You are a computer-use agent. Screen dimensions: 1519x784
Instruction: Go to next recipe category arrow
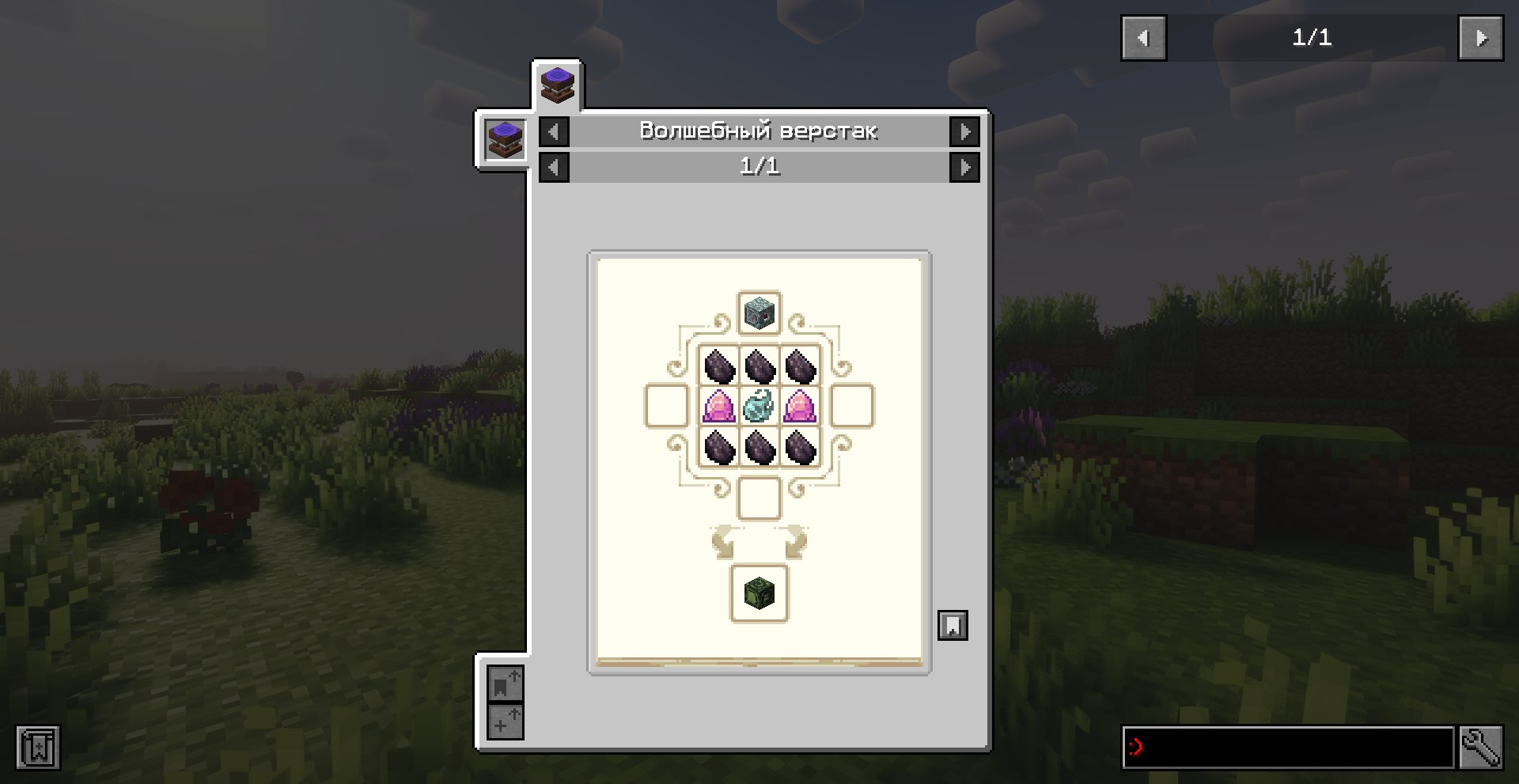point(964,131)
